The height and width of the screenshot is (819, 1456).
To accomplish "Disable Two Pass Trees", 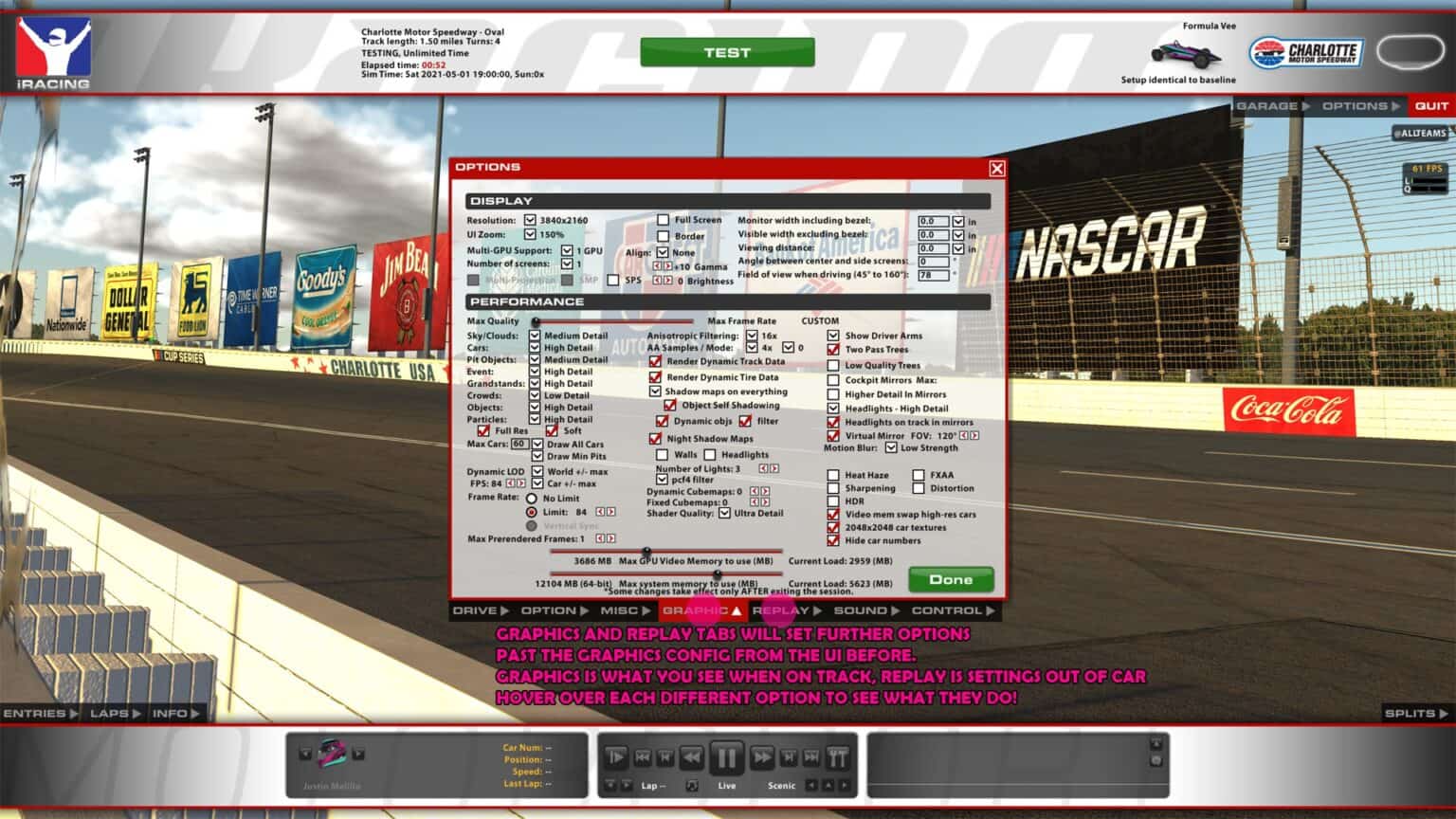I will coord(833,349).
